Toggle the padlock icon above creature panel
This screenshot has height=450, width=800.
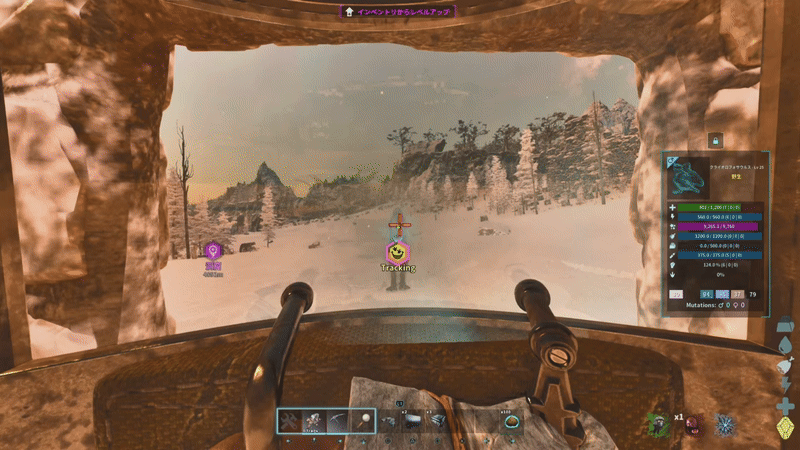[x=715, y=141]
